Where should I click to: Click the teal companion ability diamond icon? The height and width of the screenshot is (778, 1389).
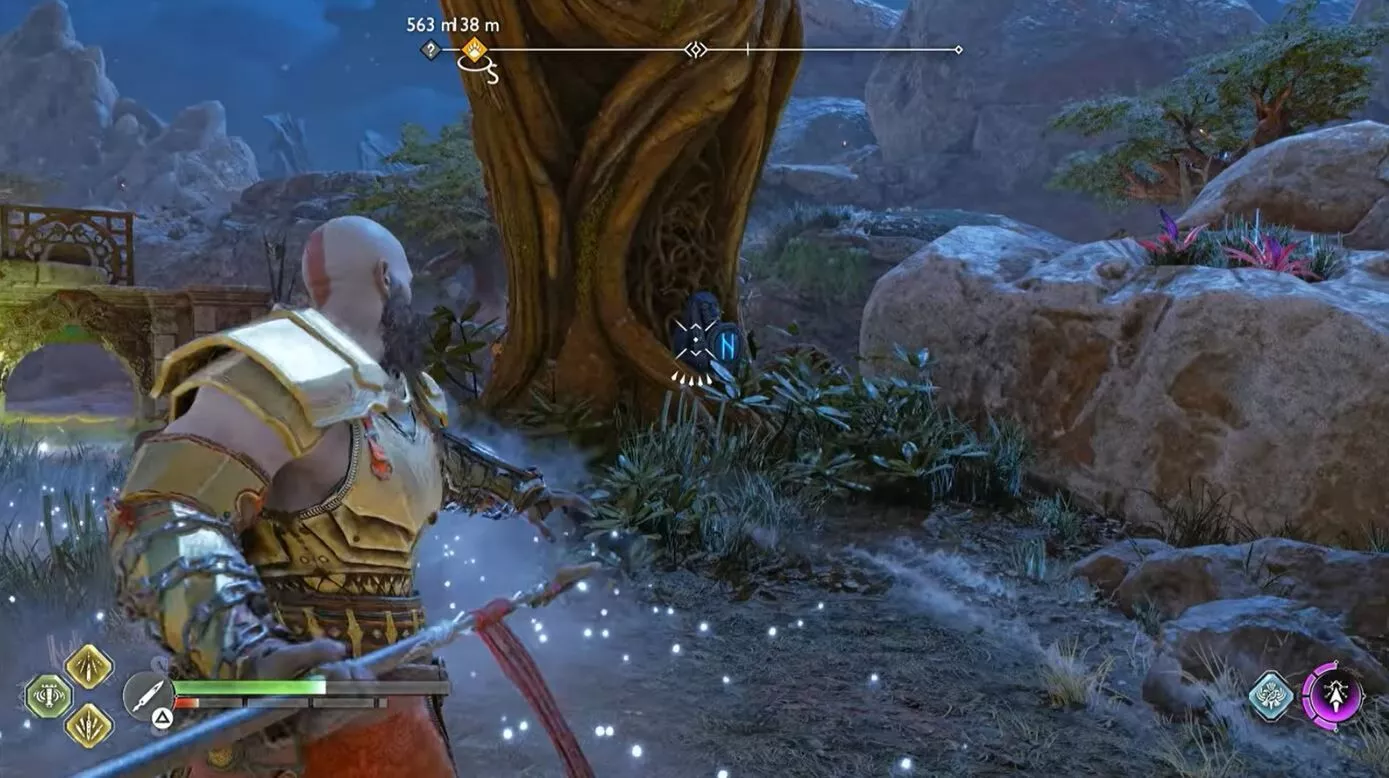point(1272,697)
